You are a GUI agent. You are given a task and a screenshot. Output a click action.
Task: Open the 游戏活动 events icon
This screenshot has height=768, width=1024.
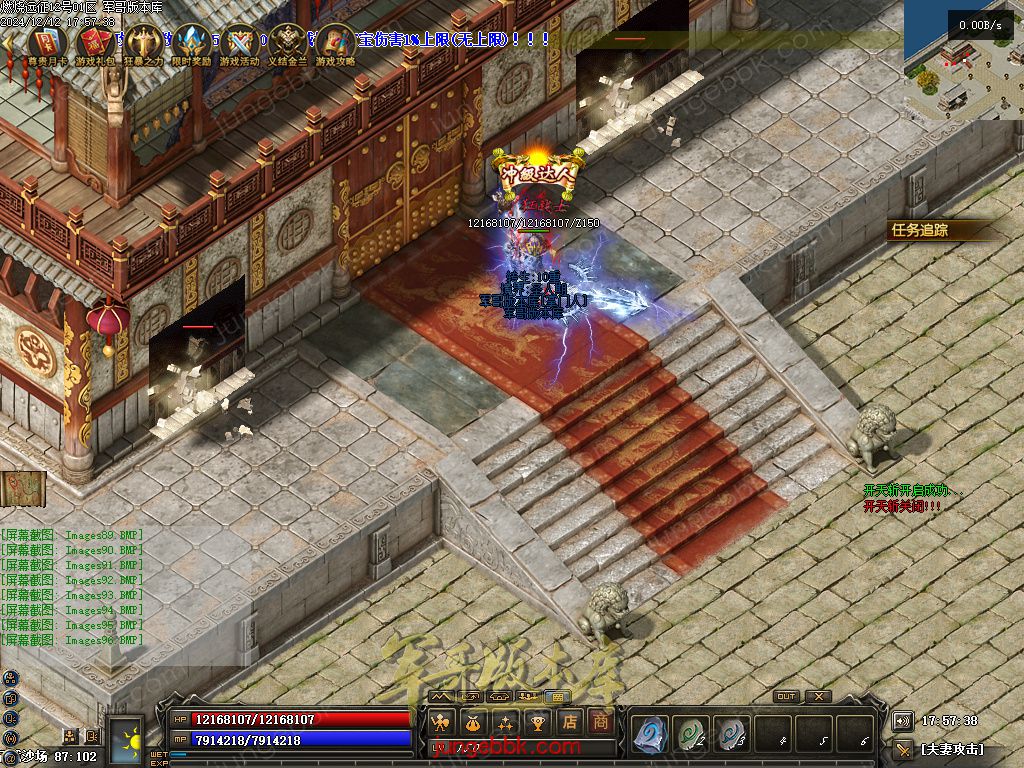[x=240, y=43]
